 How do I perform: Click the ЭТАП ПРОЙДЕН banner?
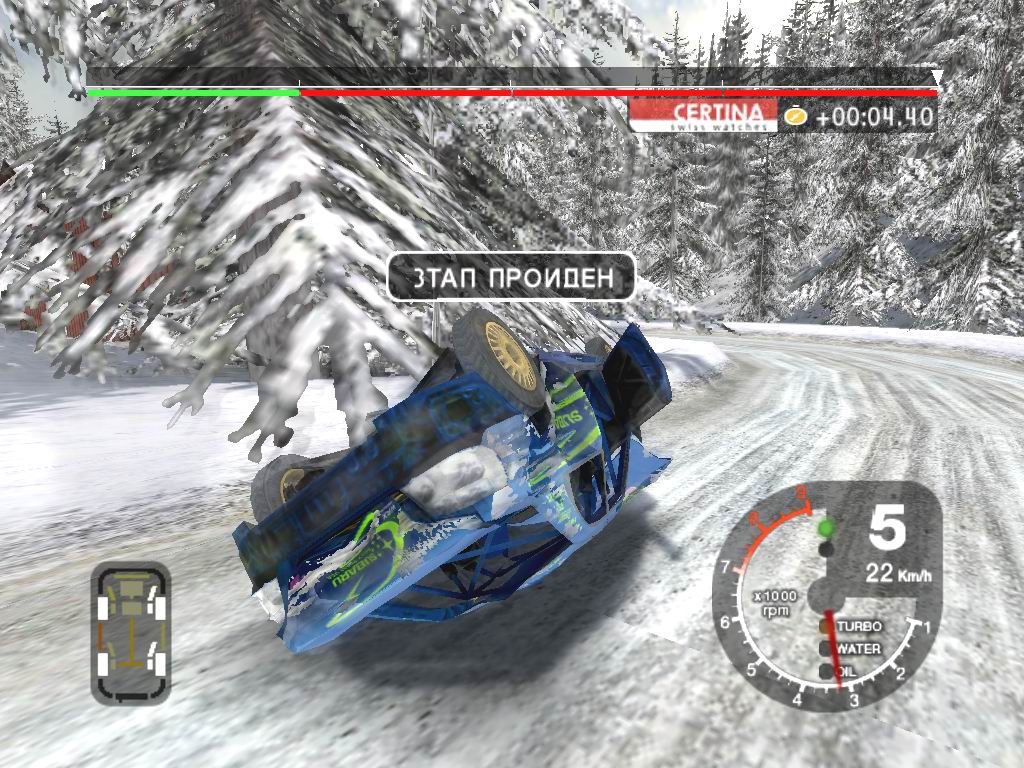511,277
